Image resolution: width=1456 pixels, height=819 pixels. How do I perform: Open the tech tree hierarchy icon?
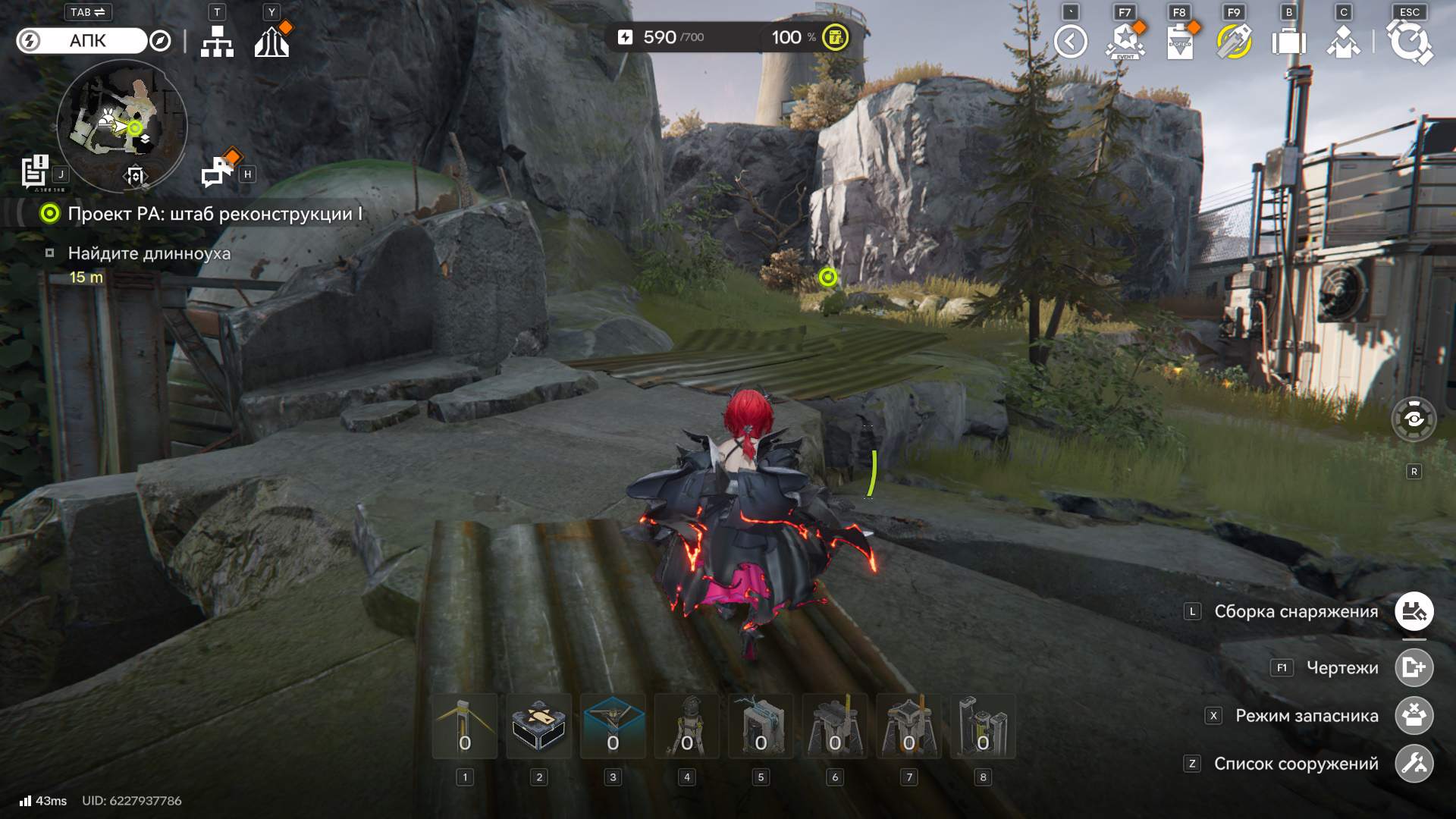(217, 42)
